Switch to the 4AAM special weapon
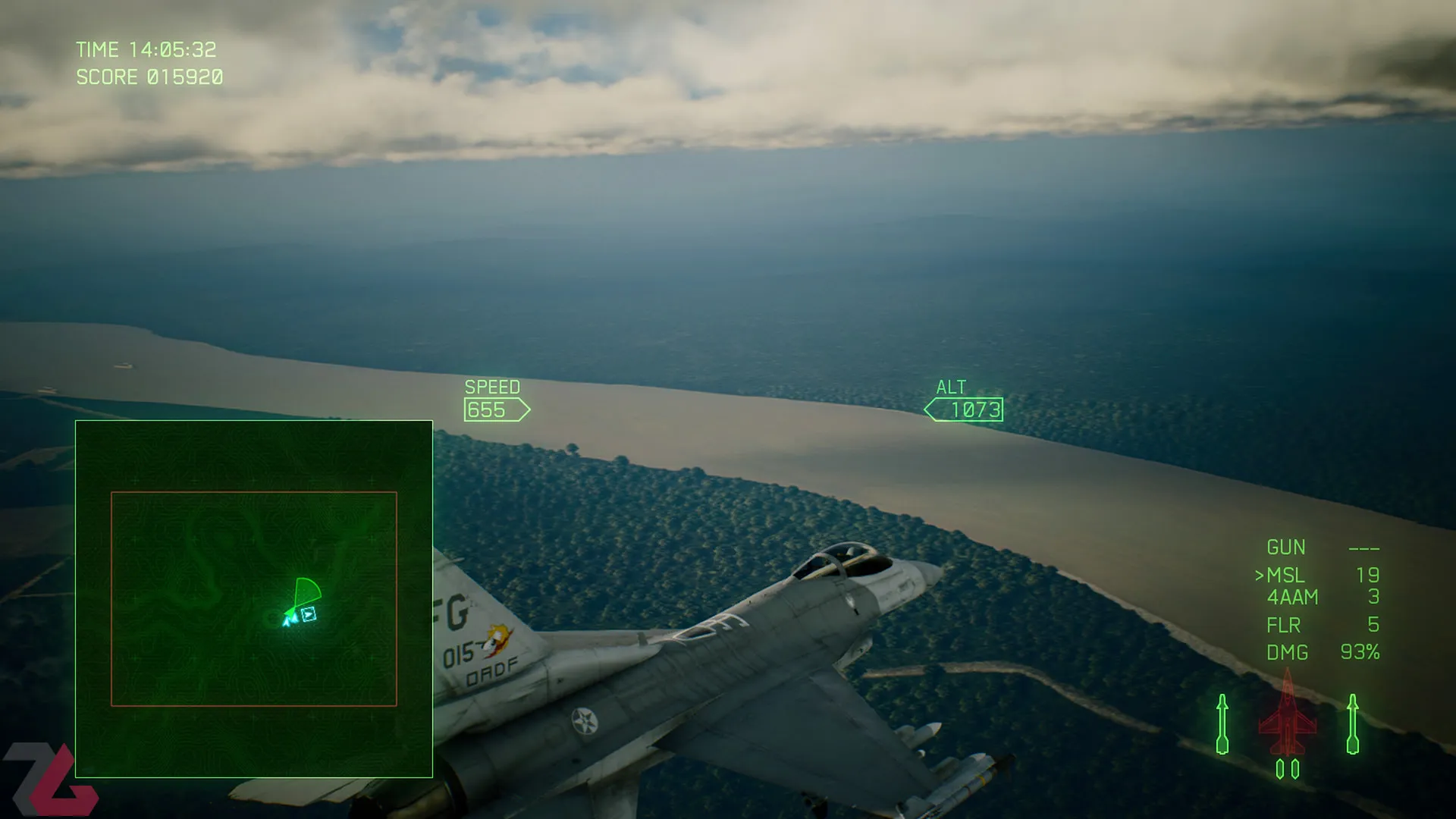Image resolution: width=1456 pixels, height=819 pixels. [x=1292, y=598]
